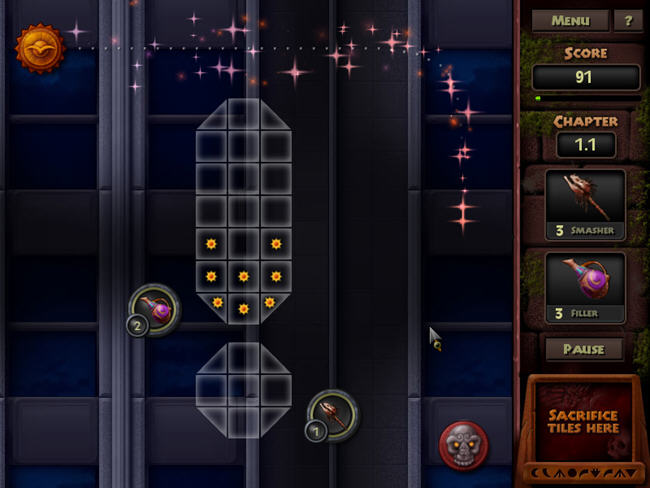Click the question mark help button
Image resolution: width=650 pixels, height=488 pixels.
pos(627,20)
